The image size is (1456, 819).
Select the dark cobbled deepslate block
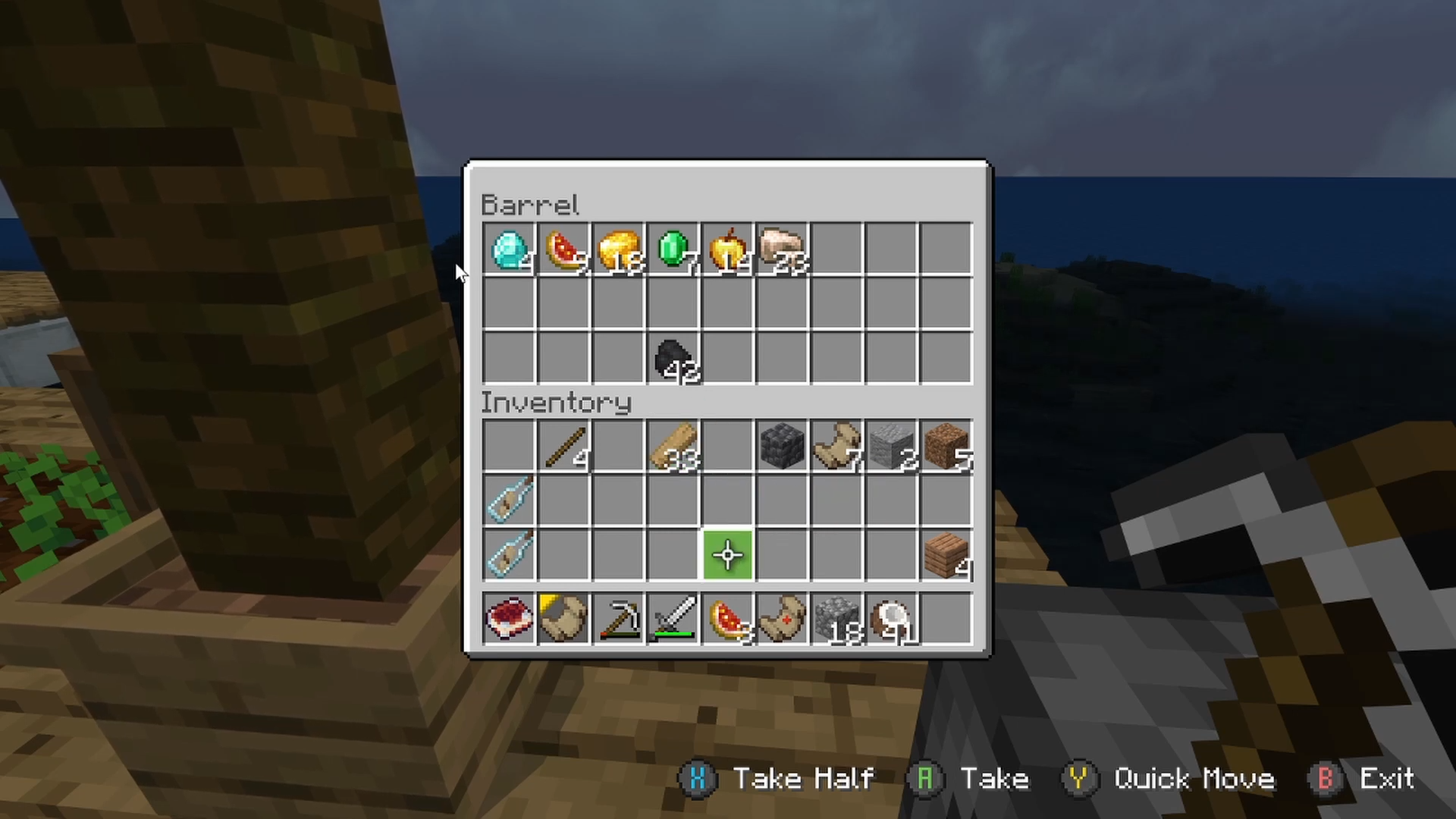[x=782, y=447]
